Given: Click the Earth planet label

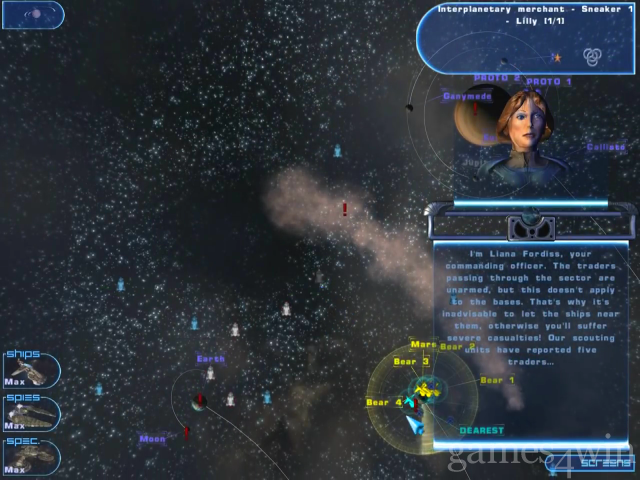Looking at the screenshot, I should [x=211, y=359].
